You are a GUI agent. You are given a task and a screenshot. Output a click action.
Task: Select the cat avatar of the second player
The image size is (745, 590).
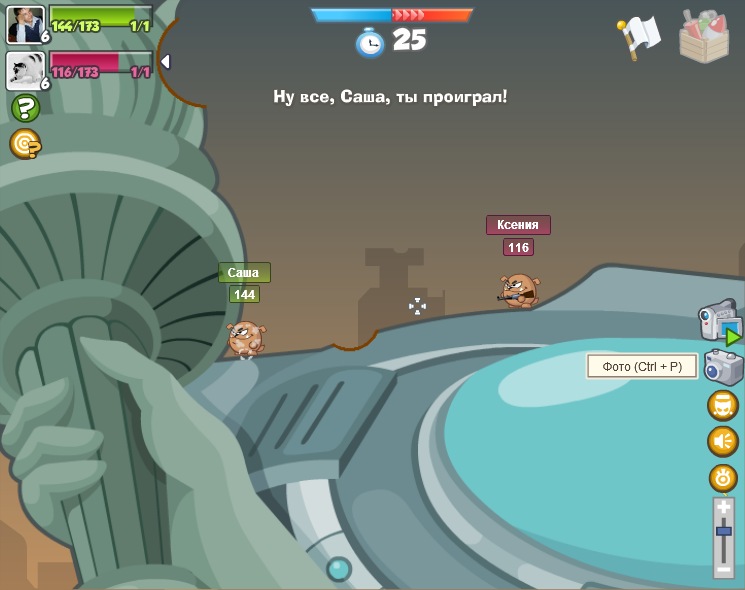[25, 70]
